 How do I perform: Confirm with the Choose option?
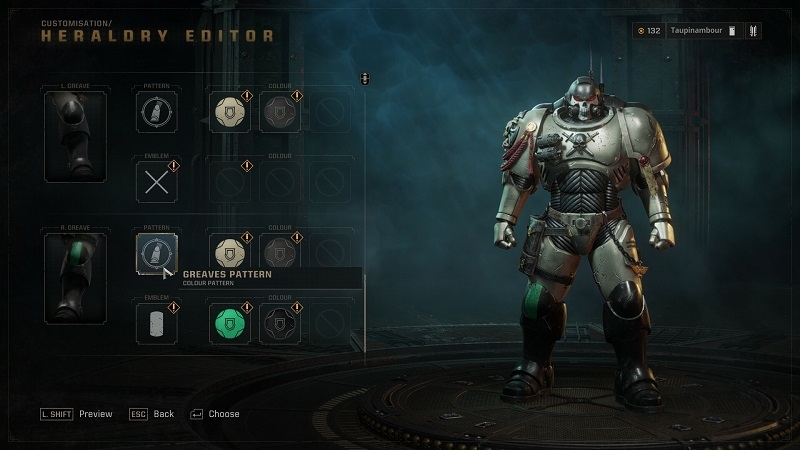(213, 414)
